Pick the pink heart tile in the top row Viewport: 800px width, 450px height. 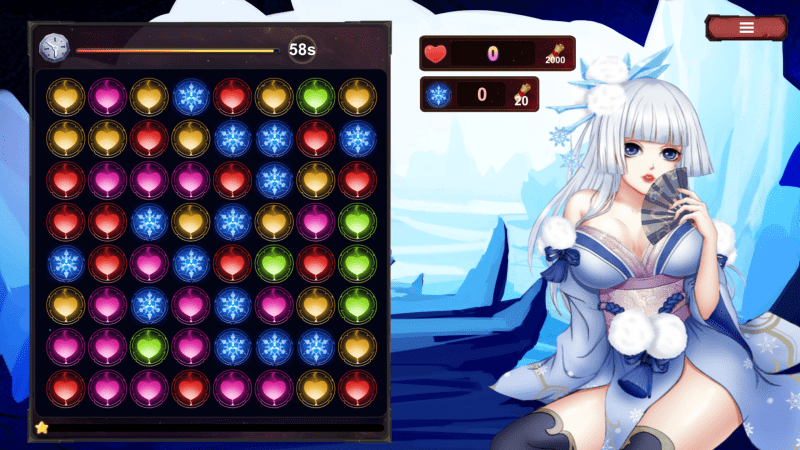(x=106, y=97)
